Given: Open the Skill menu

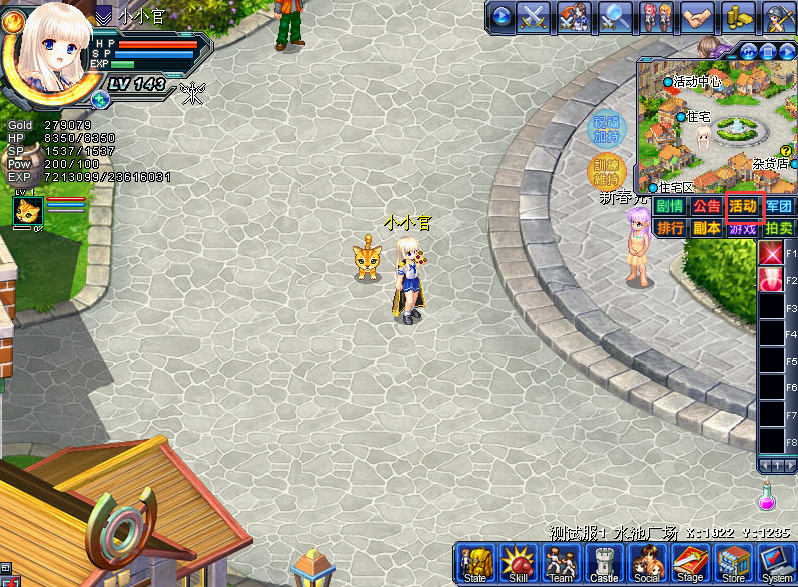Looking at the screenshot, I should 518,564.
